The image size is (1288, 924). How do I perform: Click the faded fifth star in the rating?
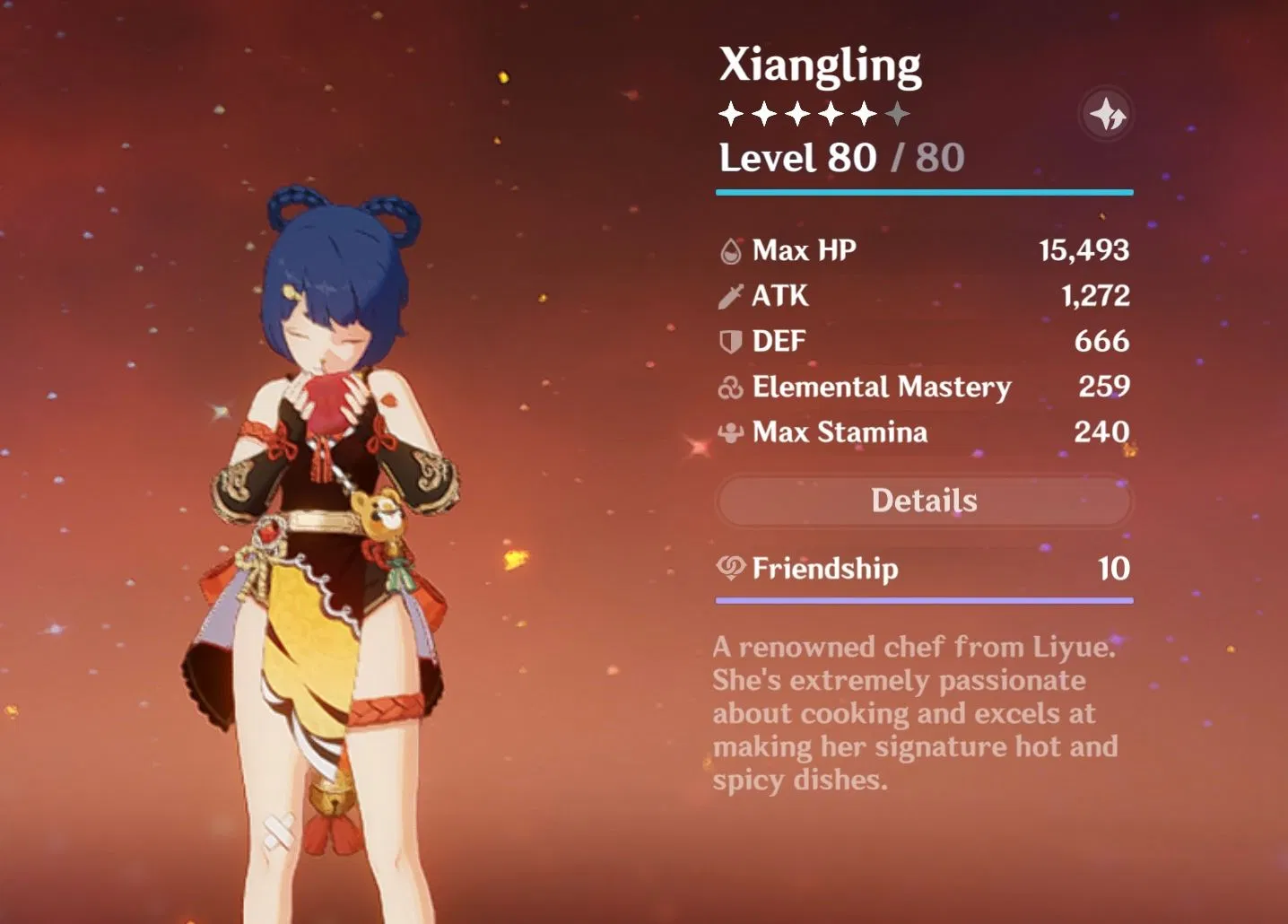897,112
